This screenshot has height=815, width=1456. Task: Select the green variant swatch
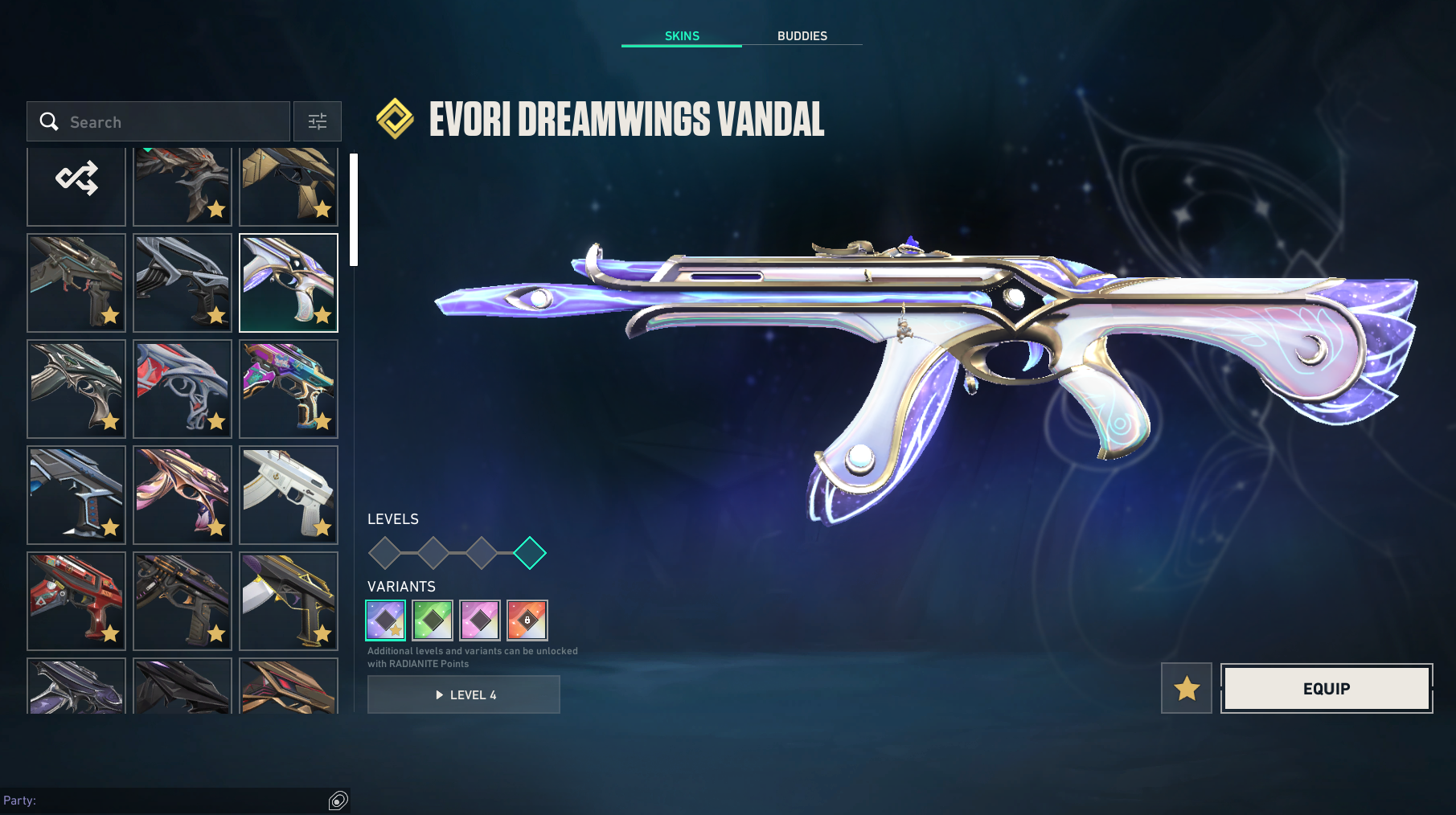(433, 620)
